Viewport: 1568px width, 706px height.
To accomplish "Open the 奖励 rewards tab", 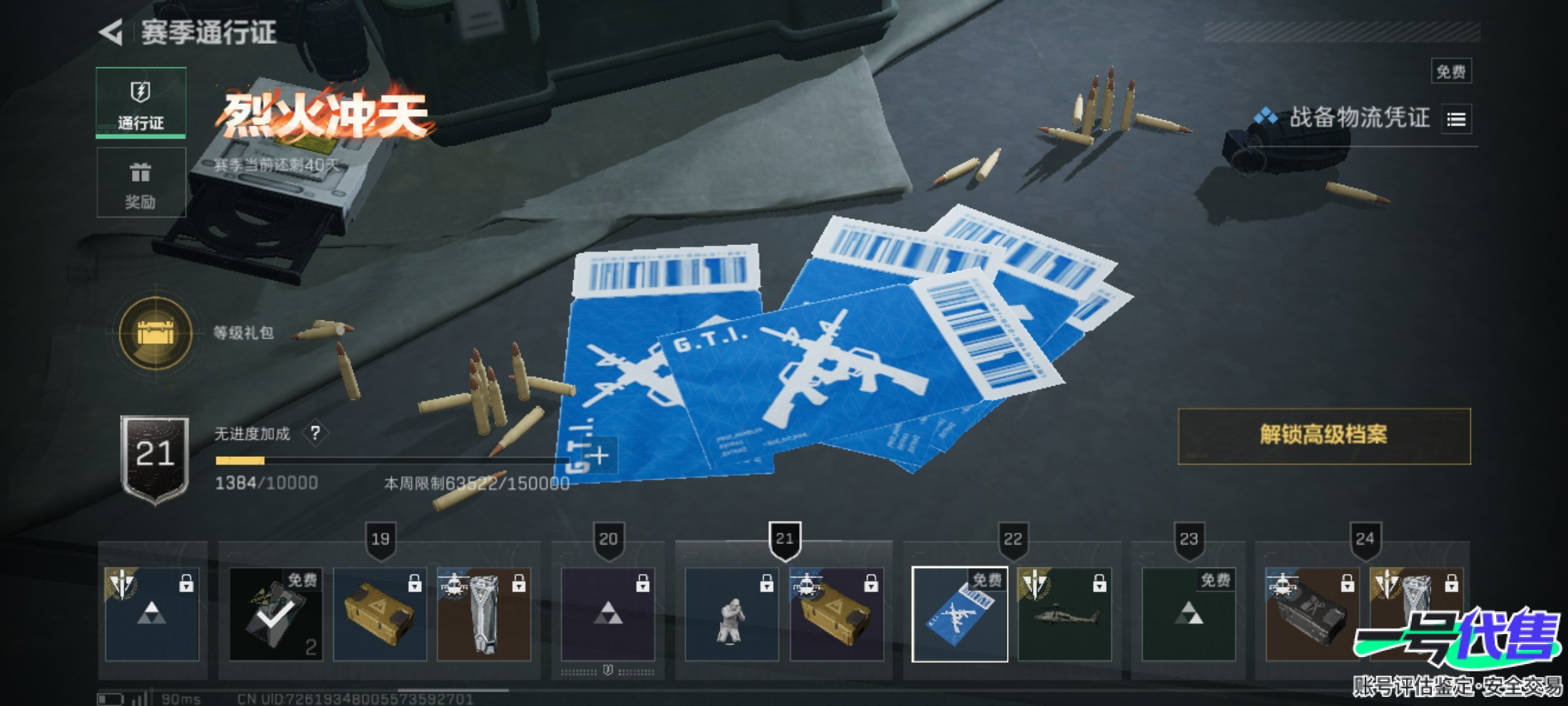I will pyautogui.click(x=140, y=183).
